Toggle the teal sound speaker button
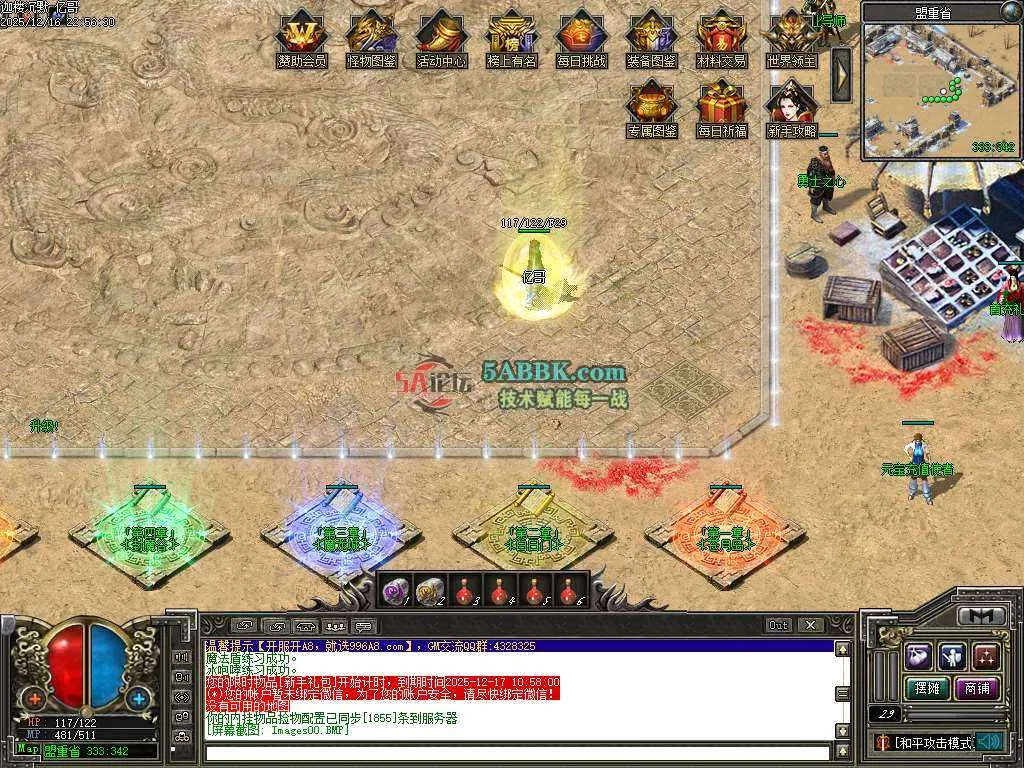The height and width of the screenshot is (768, 1024). (x=989, y=742)
